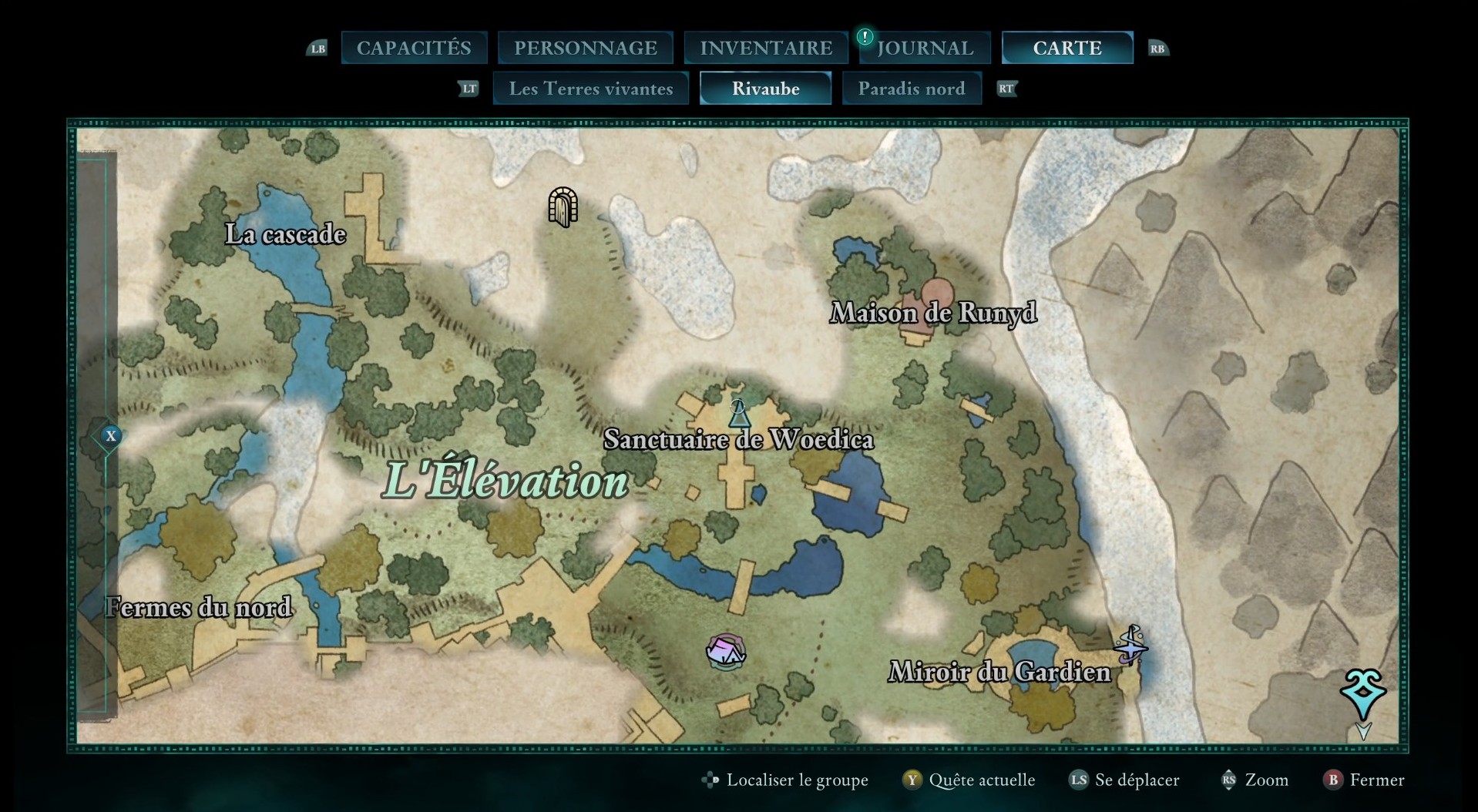Viewport: 1478px width, 812px height.
Task: Open the INVENTAIRE tab
Action: tap(765, 47)
